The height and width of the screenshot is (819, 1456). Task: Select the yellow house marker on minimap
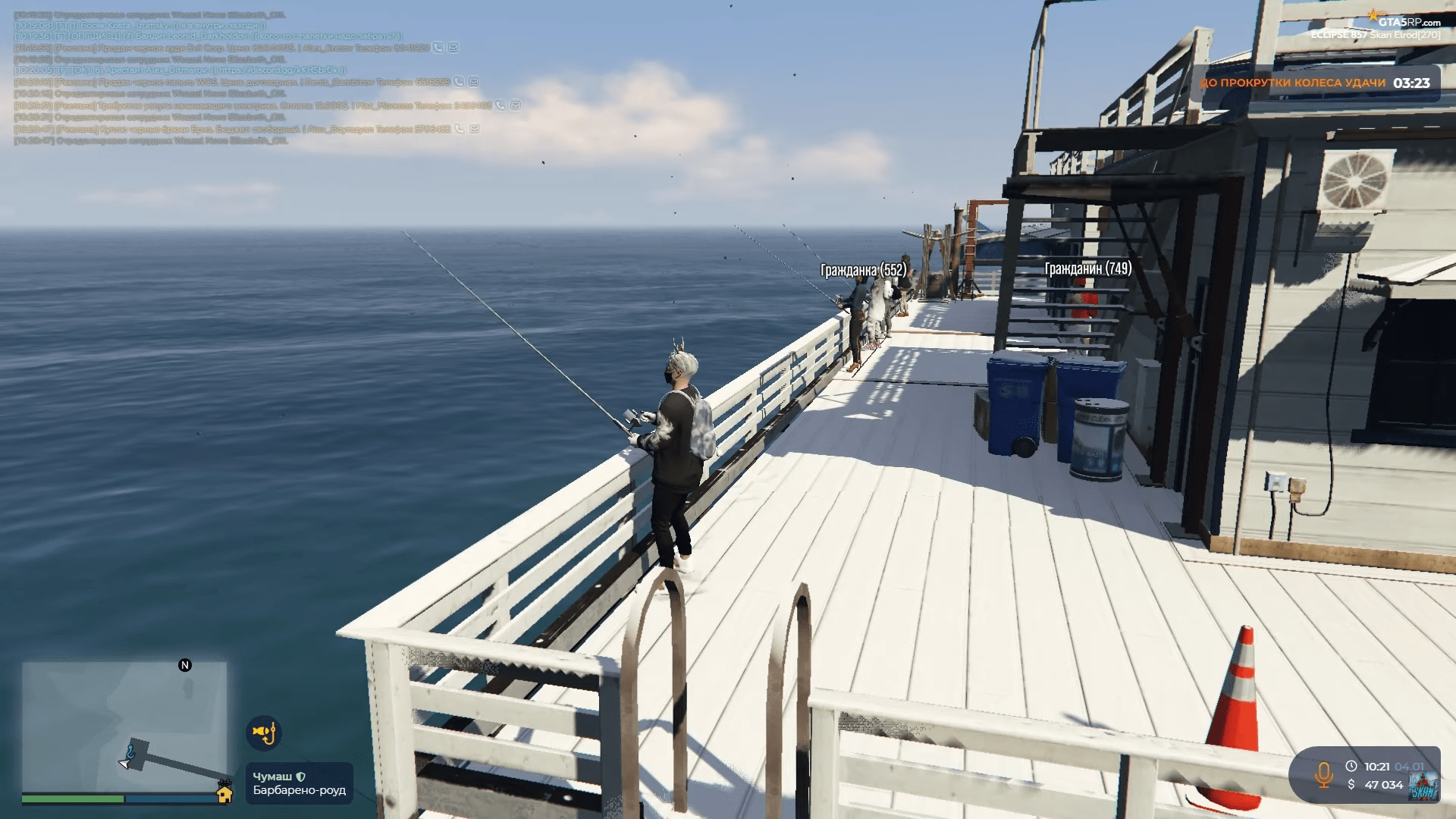tap(224, 794)
